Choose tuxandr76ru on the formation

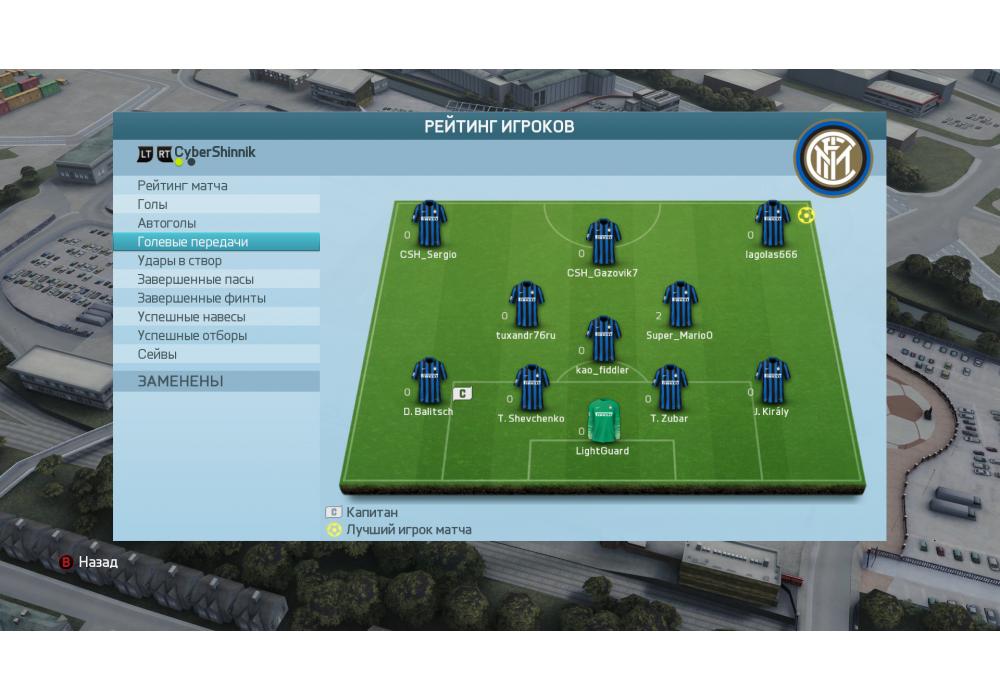(526, 305)
